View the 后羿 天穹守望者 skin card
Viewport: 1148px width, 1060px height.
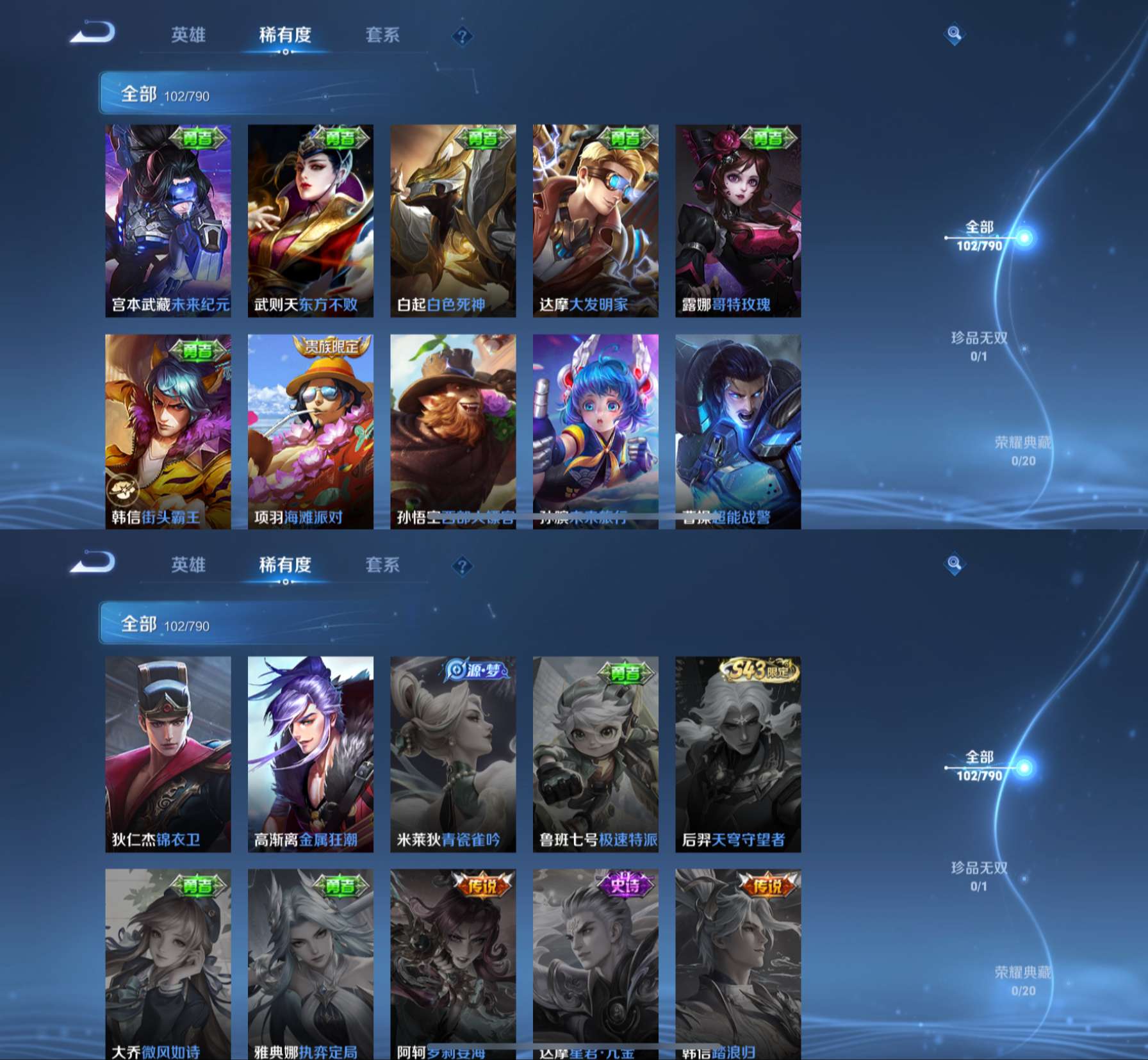click(738, 753)
